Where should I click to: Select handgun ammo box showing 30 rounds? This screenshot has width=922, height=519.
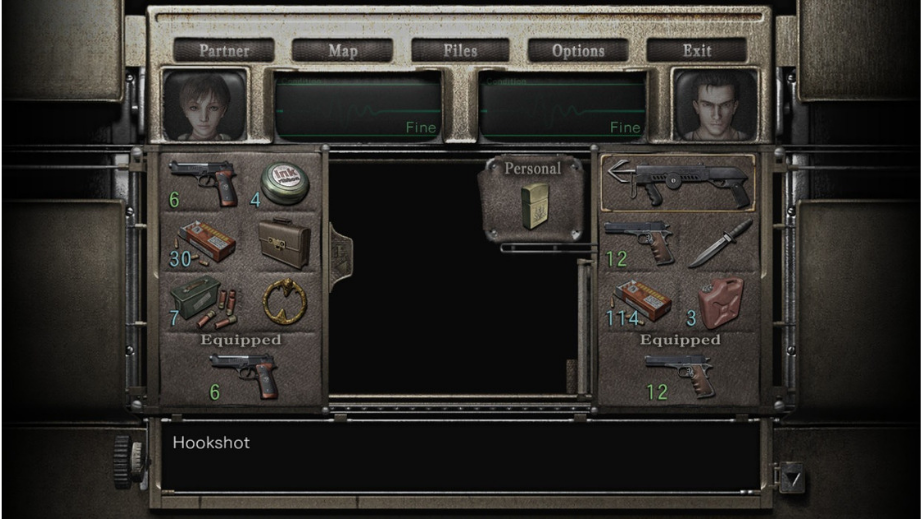point(203,242)
